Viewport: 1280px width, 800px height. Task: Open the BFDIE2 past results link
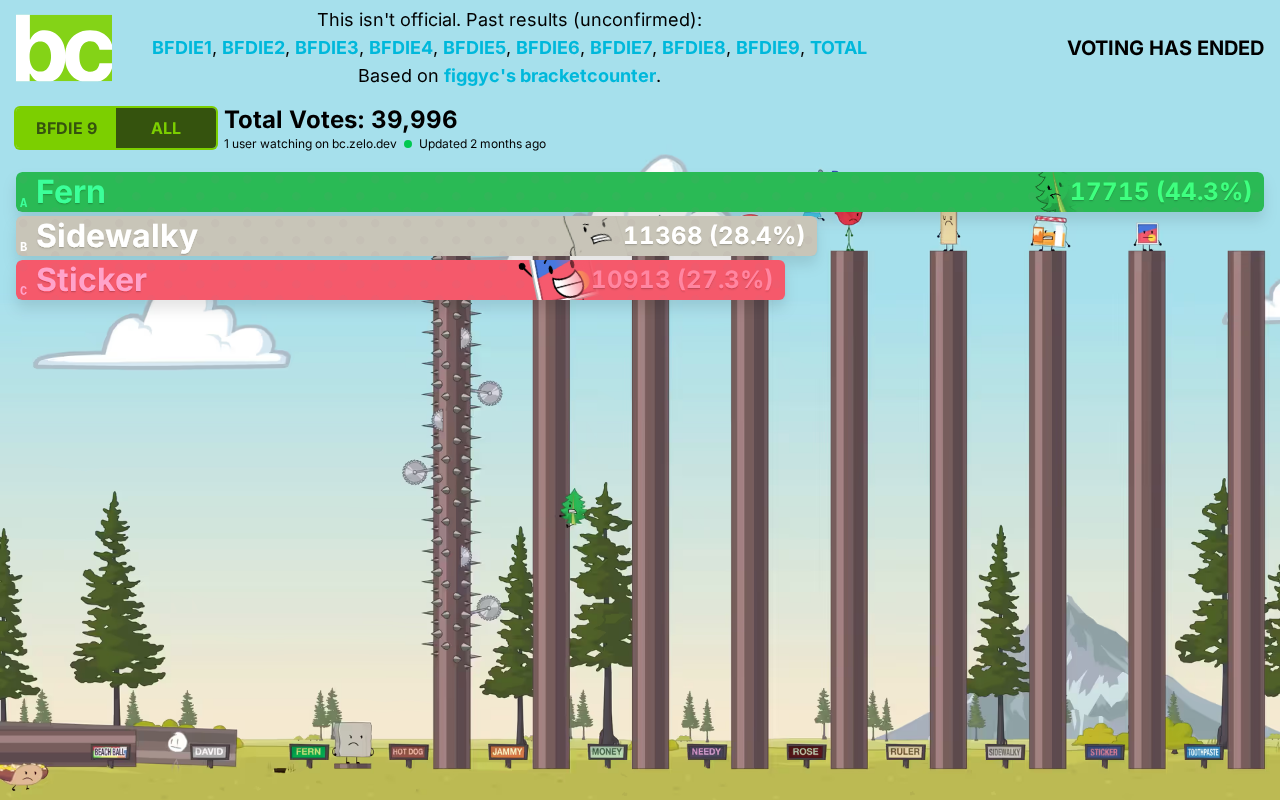click(254, 48)
